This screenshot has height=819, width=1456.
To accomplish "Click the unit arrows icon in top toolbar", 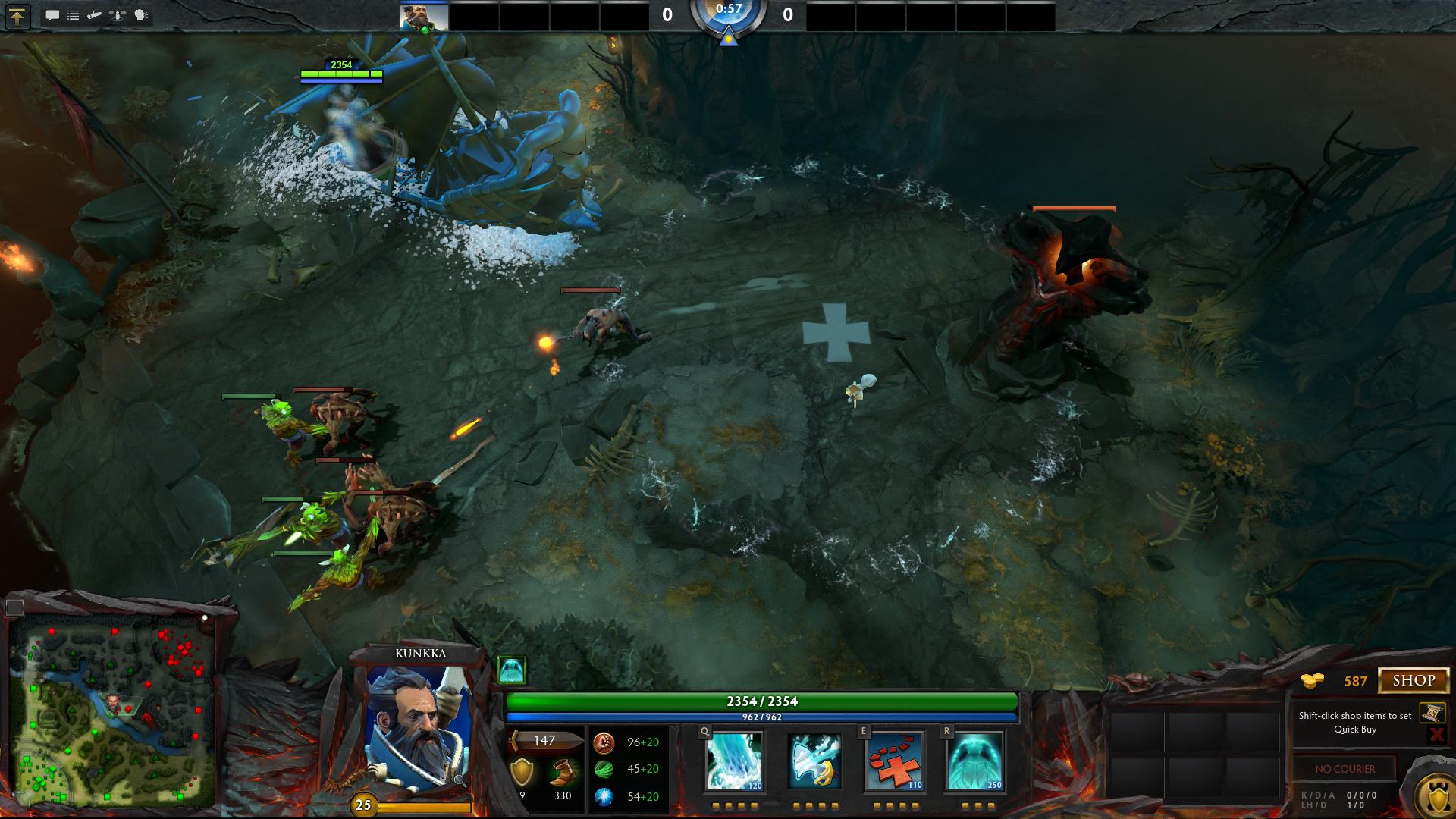I will point(118,15).
